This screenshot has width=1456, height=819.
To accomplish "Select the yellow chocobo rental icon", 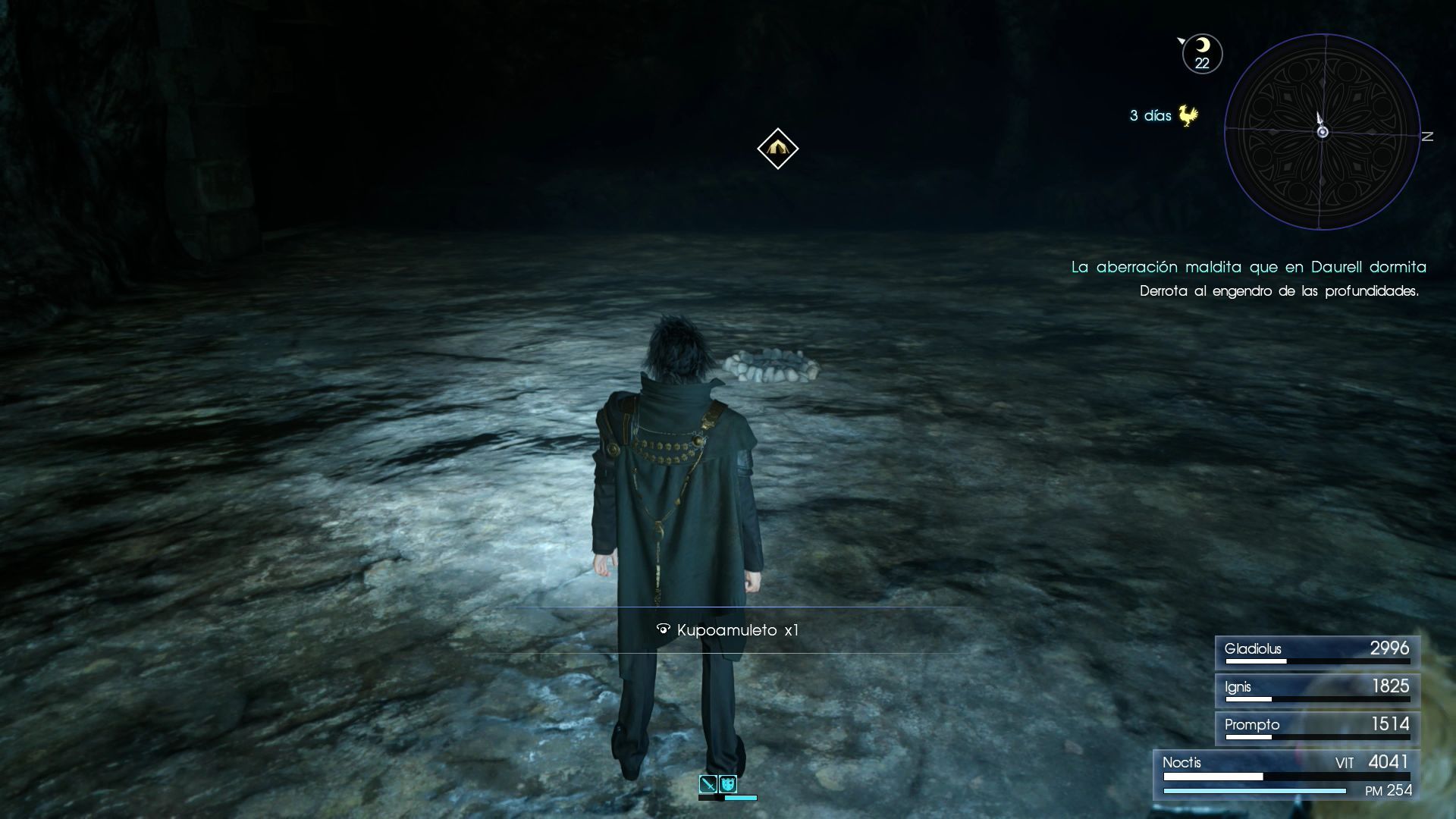I will click(x=1188, y=116).
